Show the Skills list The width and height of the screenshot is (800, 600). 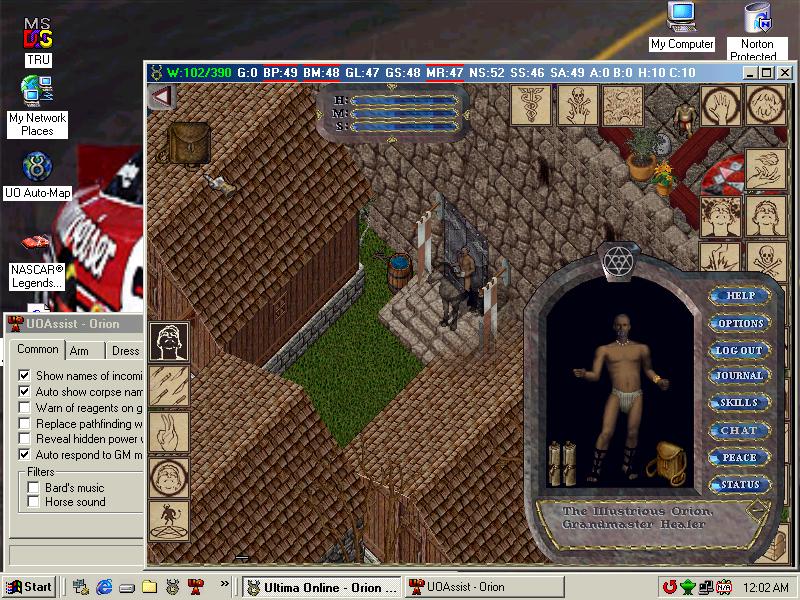coord(740,403)
